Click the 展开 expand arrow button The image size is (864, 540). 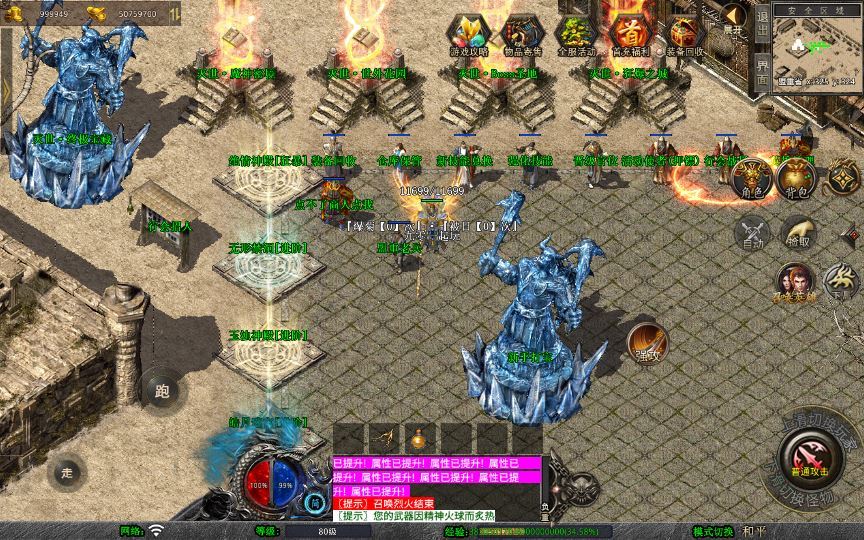point(735,17)
